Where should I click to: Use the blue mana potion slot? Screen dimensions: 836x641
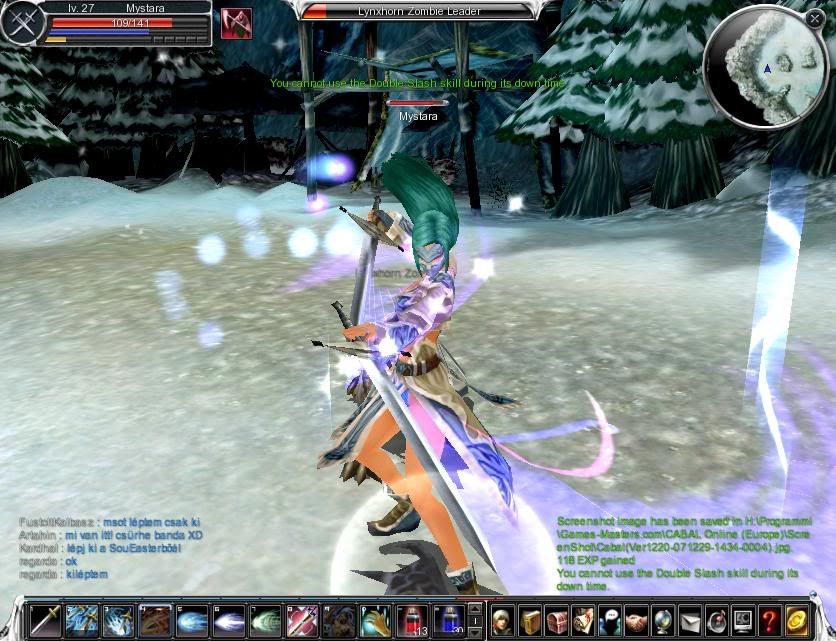point(449,621)
